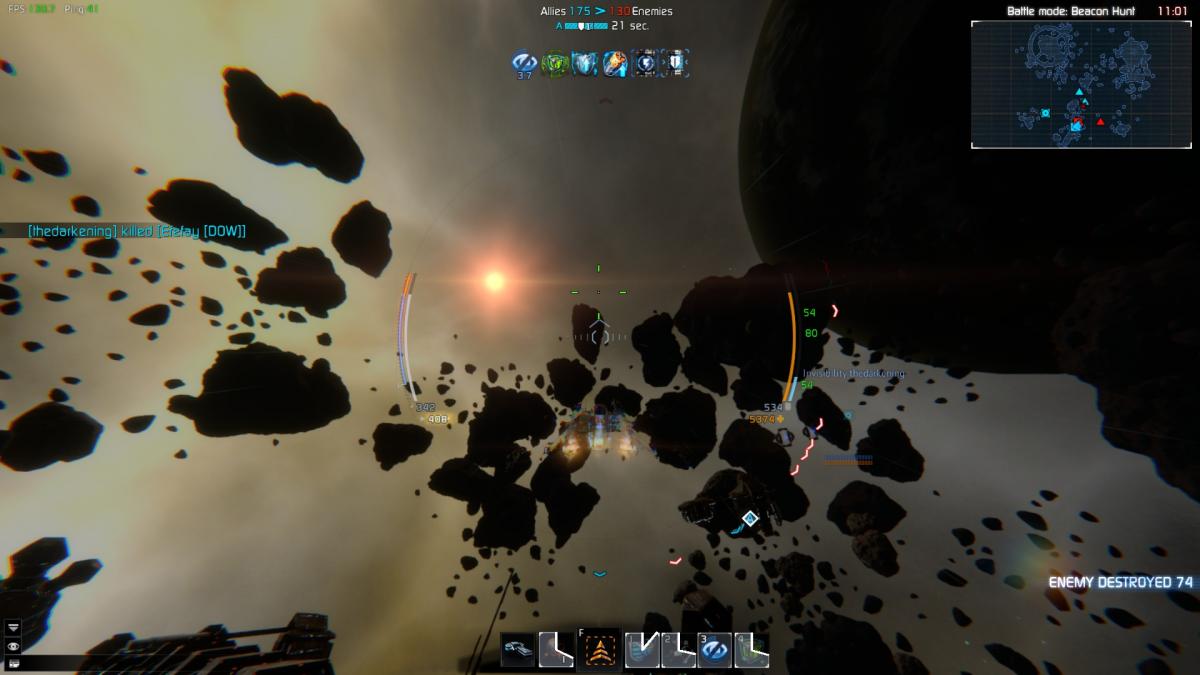Collapse chat with the down-arrow button
This screenshot has height=675, width=1200.
[13, 628]
